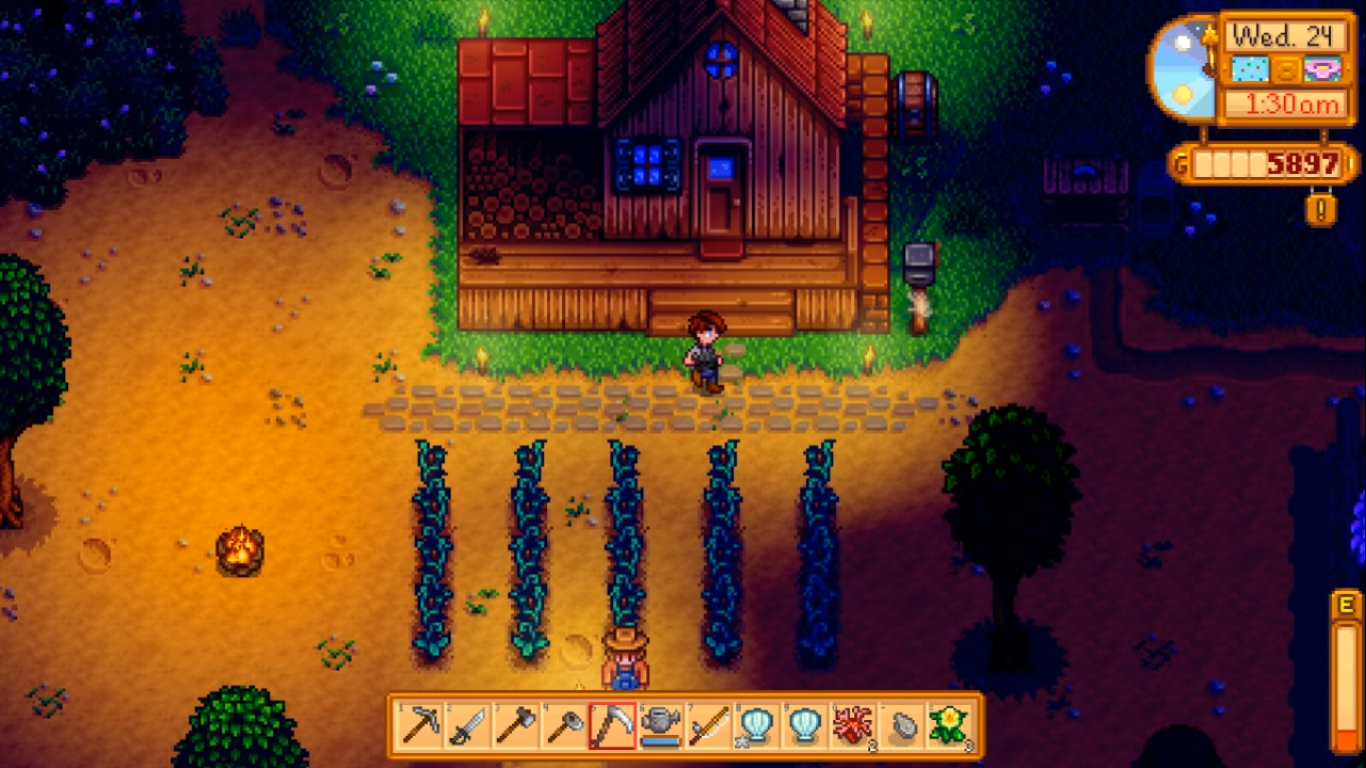
Task: Pick the silver-star clam shell slot
Action: point(756,725)
